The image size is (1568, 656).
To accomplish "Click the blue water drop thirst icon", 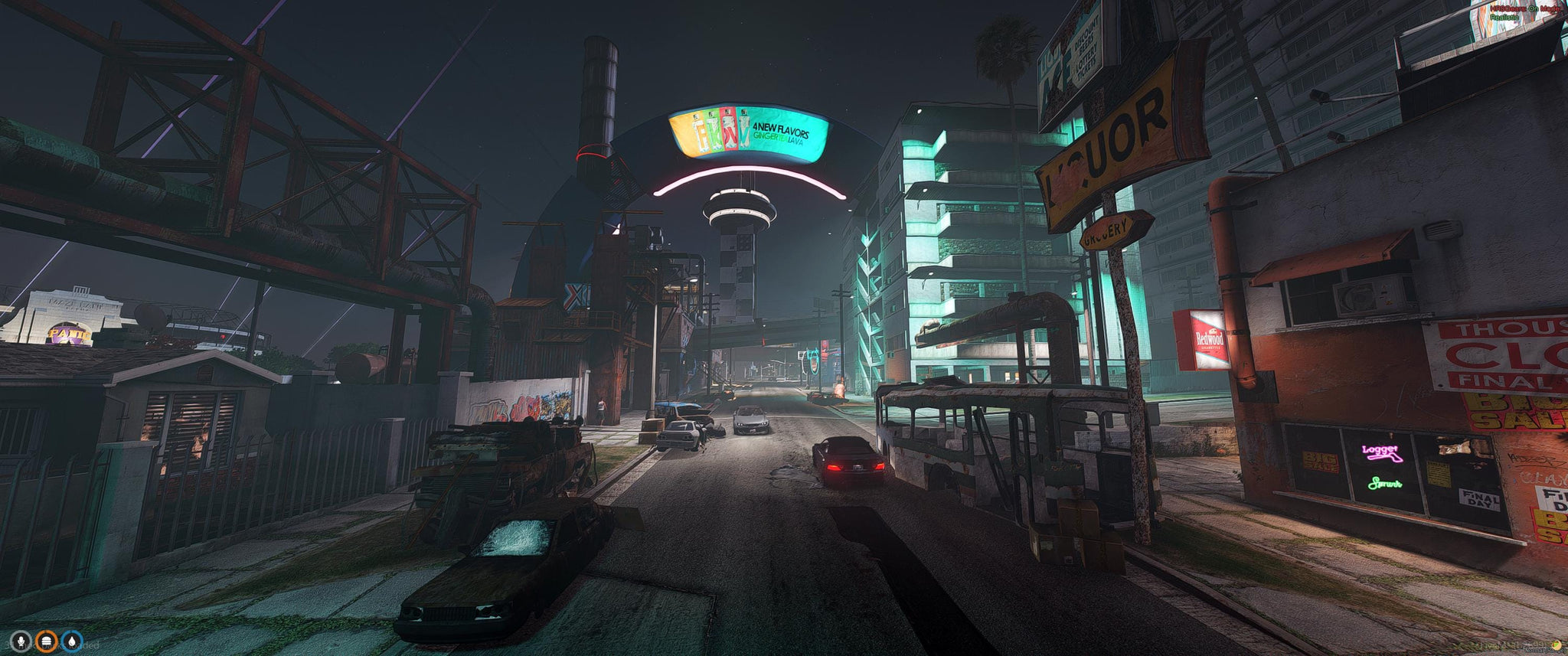I will coord(73,641).
